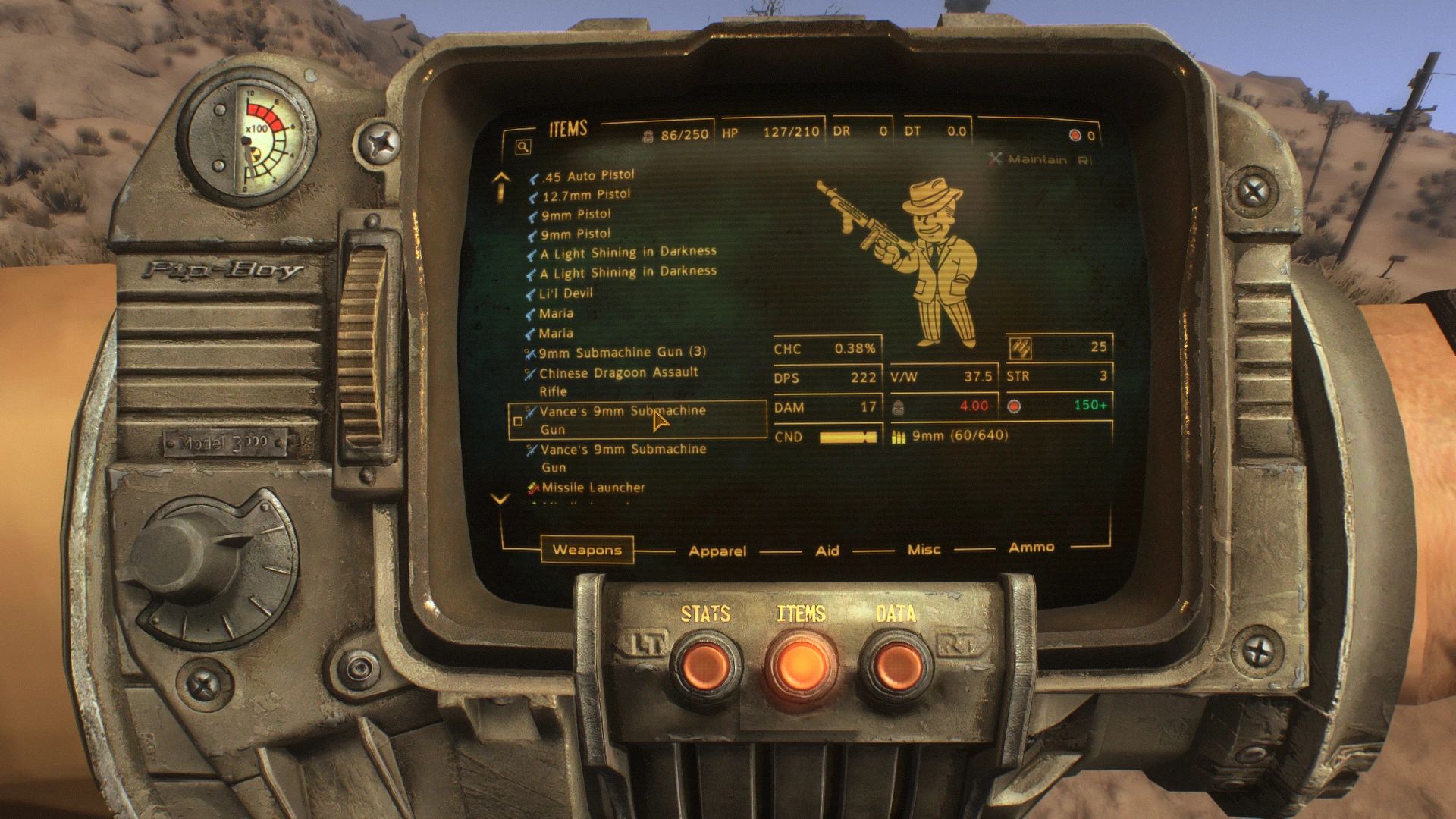Click the bullets icon in the 25 value box
The height and width of the screenshot is (819, 1456).
pos(1021,349)
